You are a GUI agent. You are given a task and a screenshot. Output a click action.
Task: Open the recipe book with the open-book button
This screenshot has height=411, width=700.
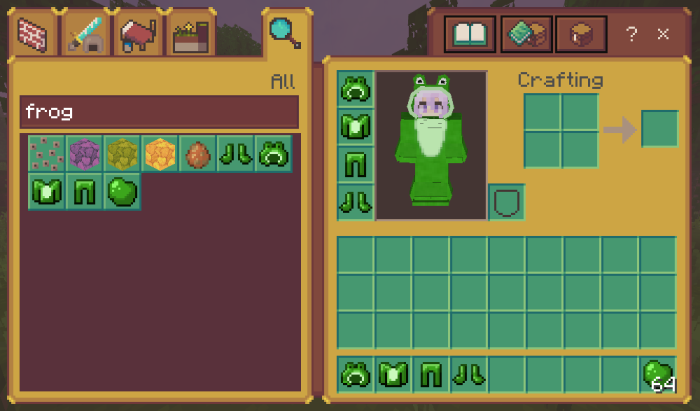[x=468, y=36]
